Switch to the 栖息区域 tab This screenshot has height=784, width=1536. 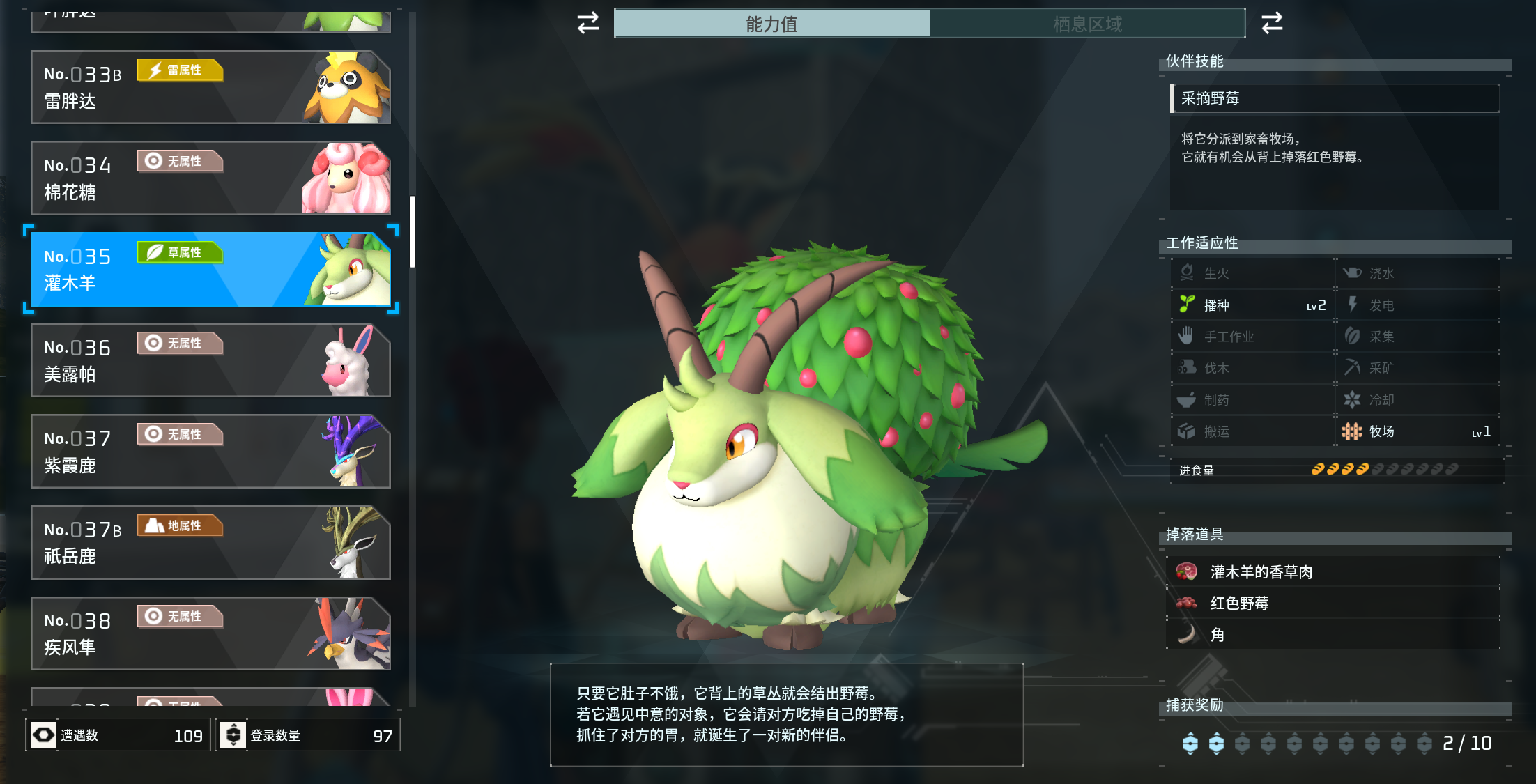click(1087, 24)
